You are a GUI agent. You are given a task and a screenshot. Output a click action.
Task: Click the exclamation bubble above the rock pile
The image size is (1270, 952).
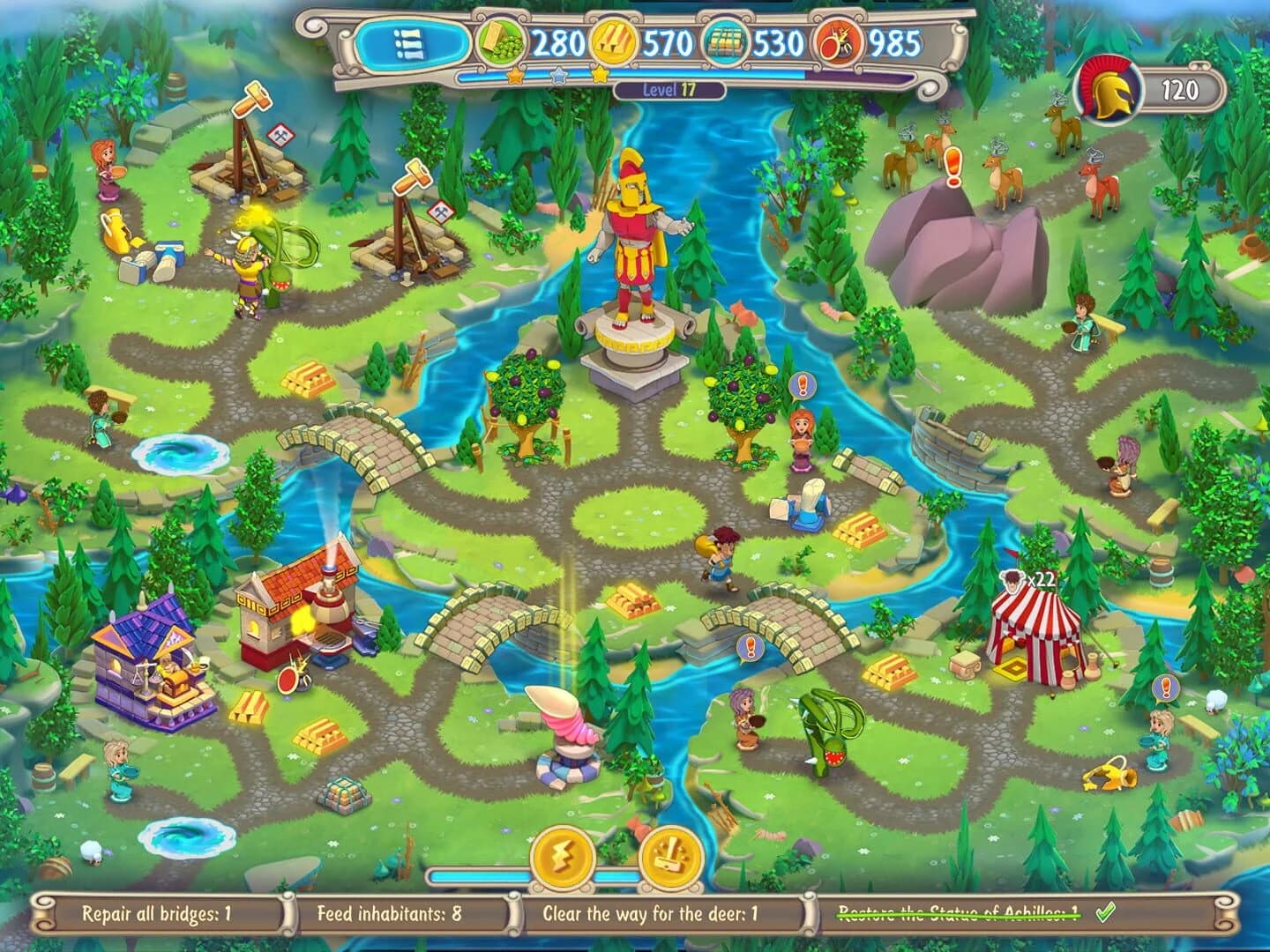(x=951, y=165)
